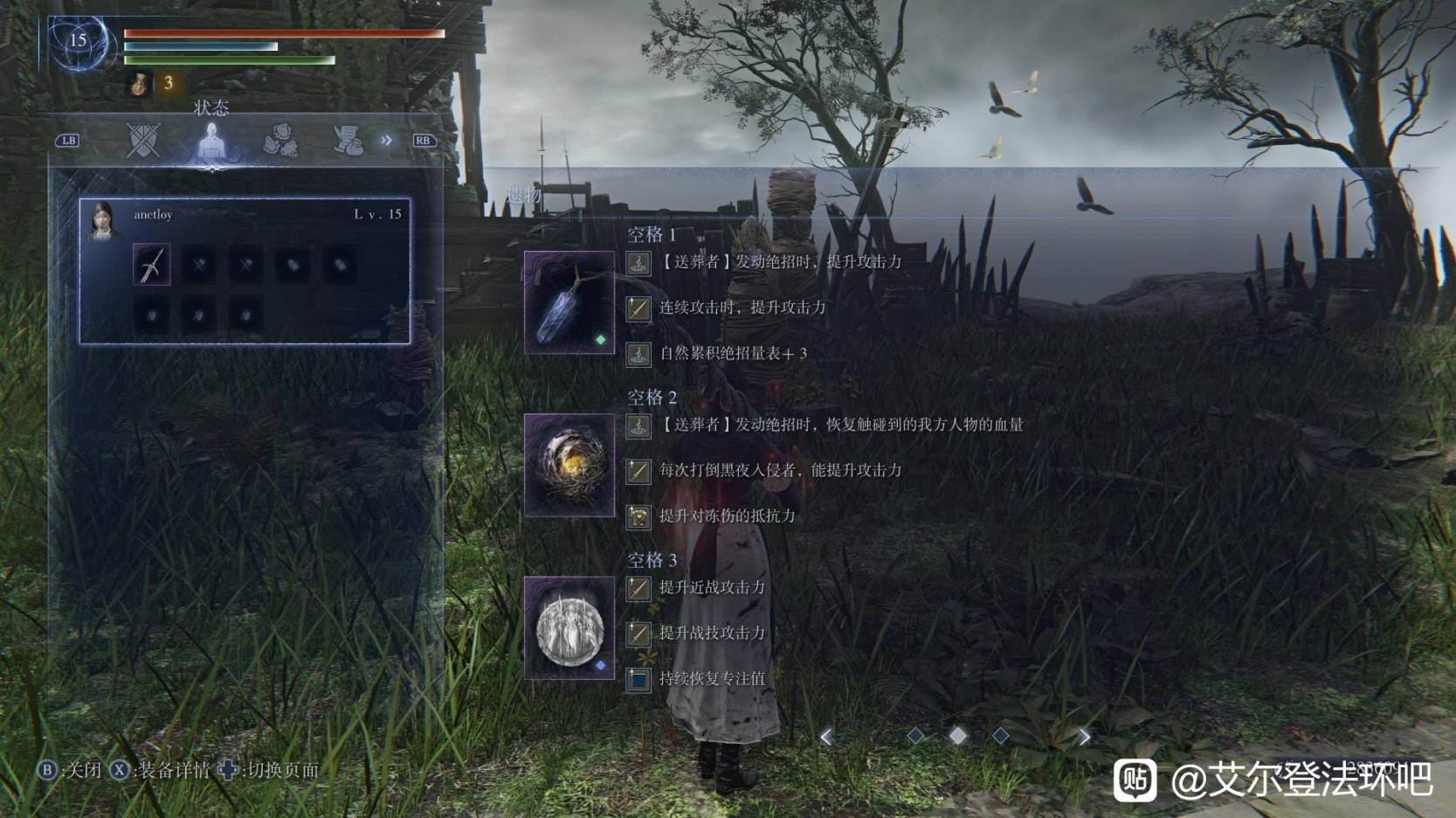The width and height of the screenshot is (1456, 818).
Task: Click the double-chevron arrow beside the tabs
Action: click(x=386, y=140)
